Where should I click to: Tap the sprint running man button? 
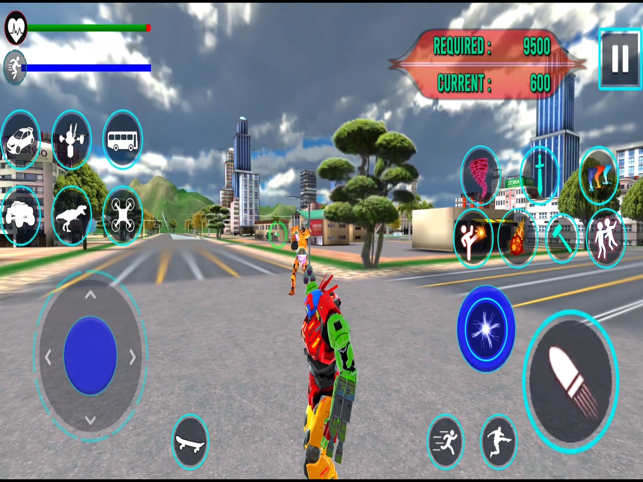[x=445, y=441]
